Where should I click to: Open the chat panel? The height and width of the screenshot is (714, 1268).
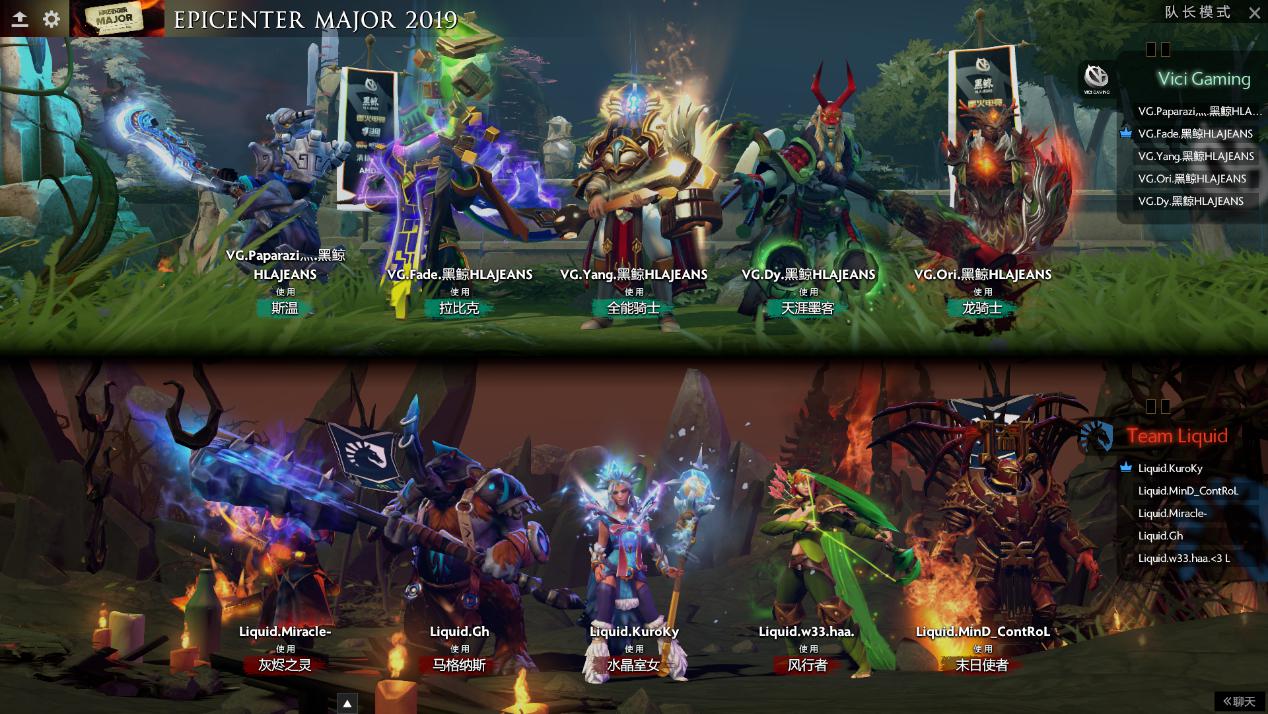(x=1239, y=701)
